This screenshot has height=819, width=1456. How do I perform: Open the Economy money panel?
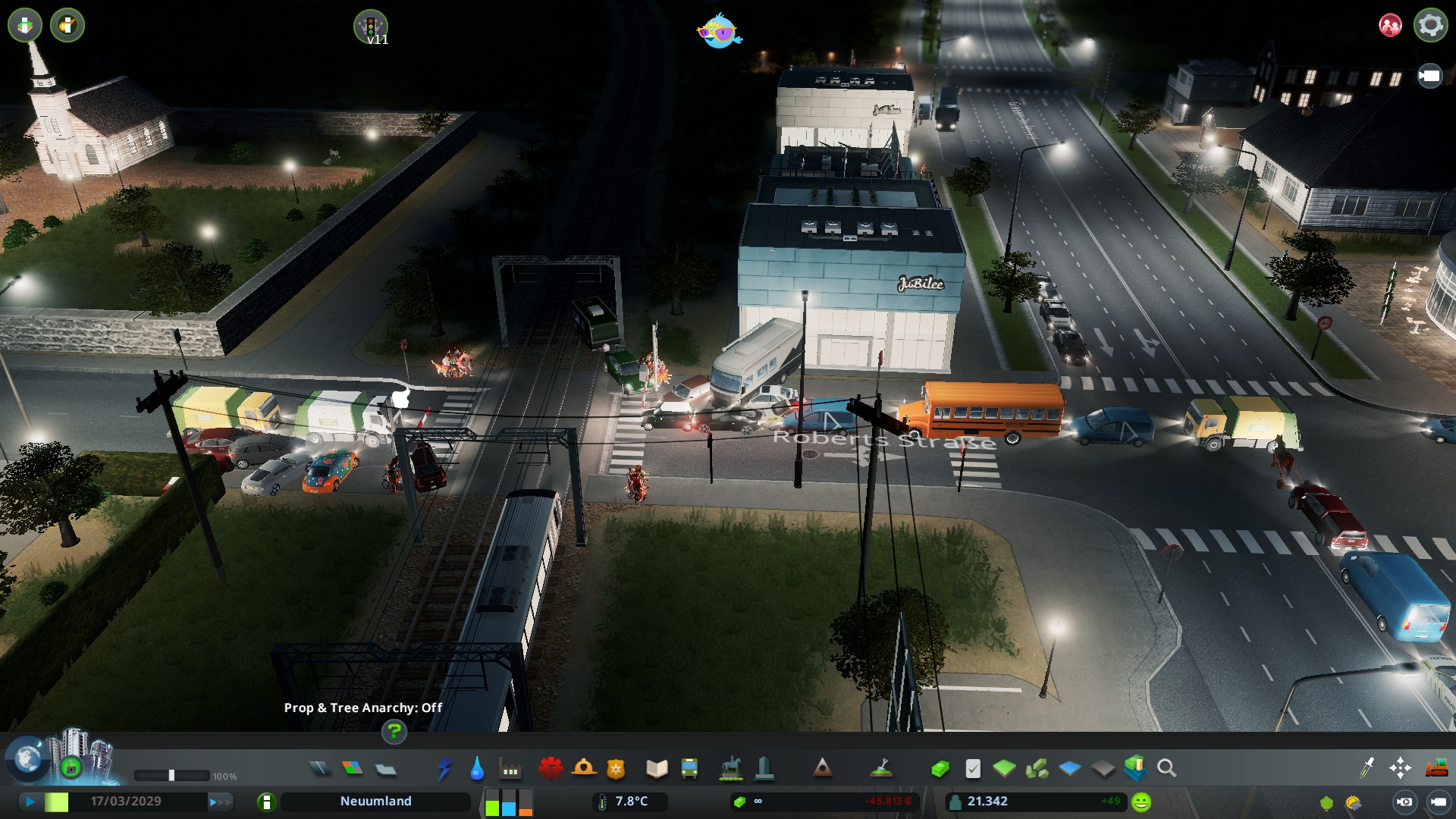tap(940, 769)
